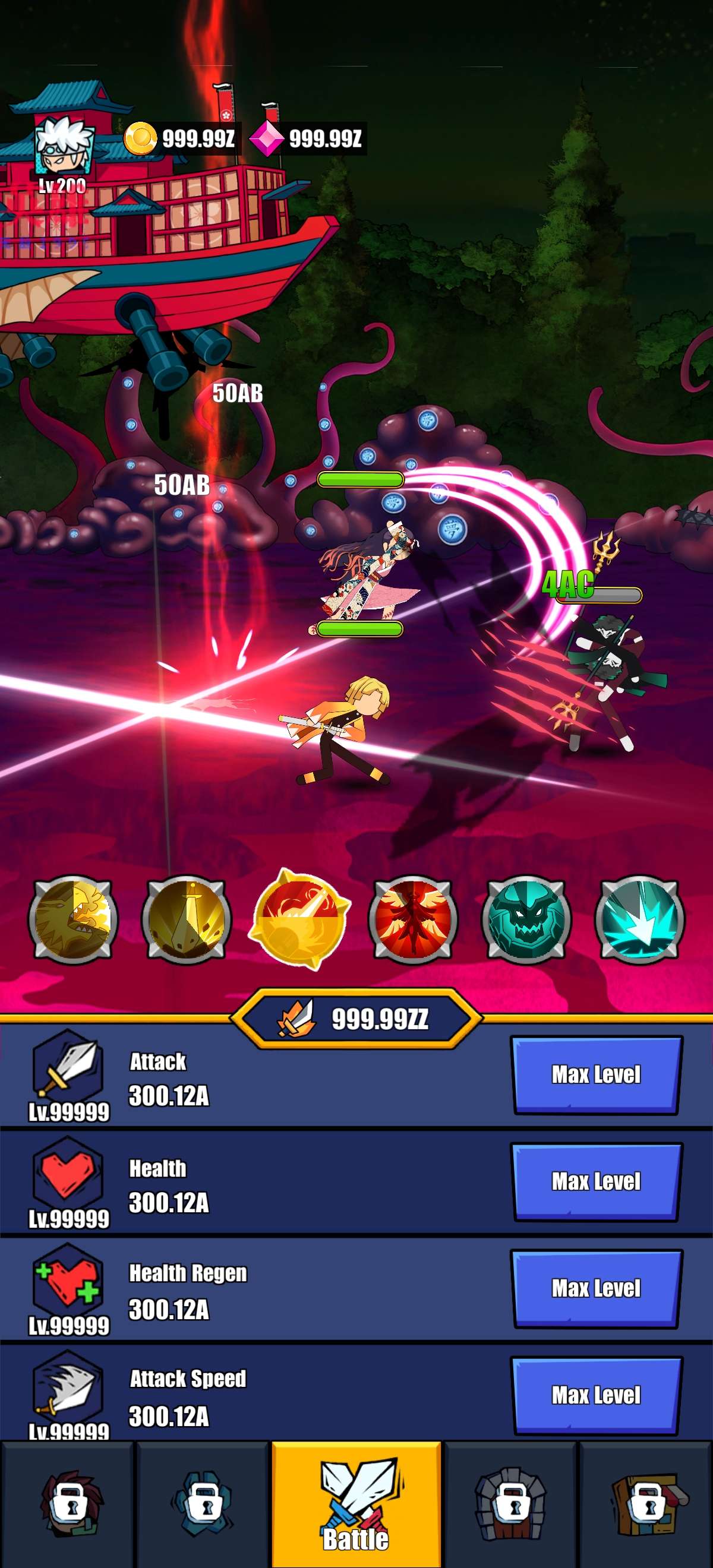713x1568 pixels.
Task: Open the locked stone helmet tab
Action: (x=511, y=1504)
